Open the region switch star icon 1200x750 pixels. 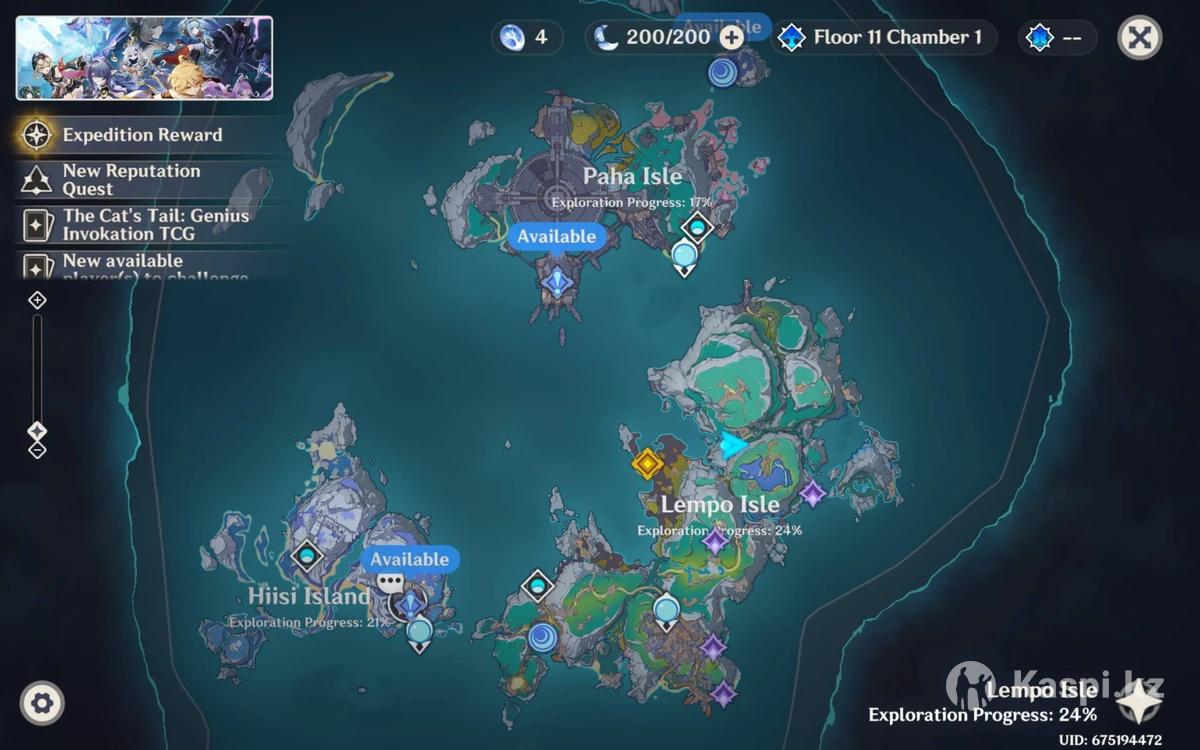(x=1137, y=702)
